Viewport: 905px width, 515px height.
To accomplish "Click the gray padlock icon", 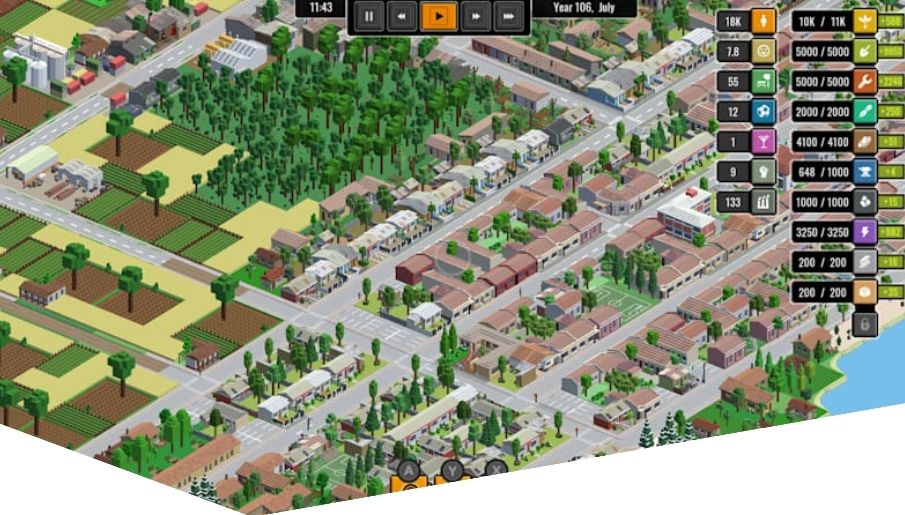I will pyautogui.click(x=864, y=323).
